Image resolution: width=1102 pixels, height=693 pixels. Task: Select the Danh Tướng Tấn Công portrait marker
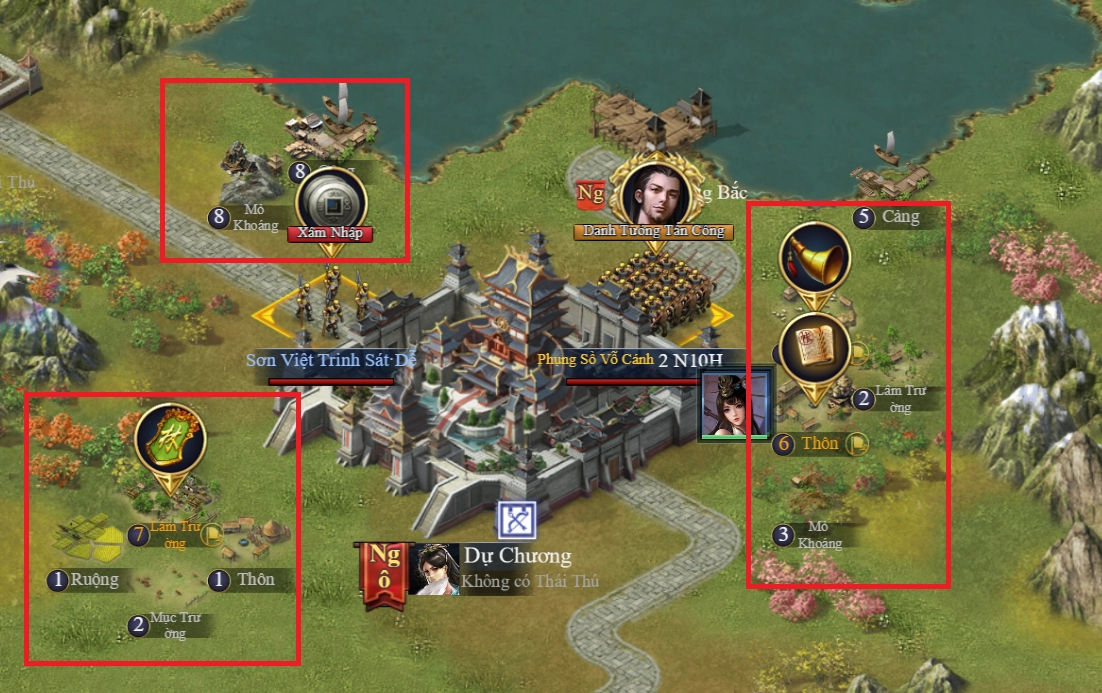(x=655, y=194)
